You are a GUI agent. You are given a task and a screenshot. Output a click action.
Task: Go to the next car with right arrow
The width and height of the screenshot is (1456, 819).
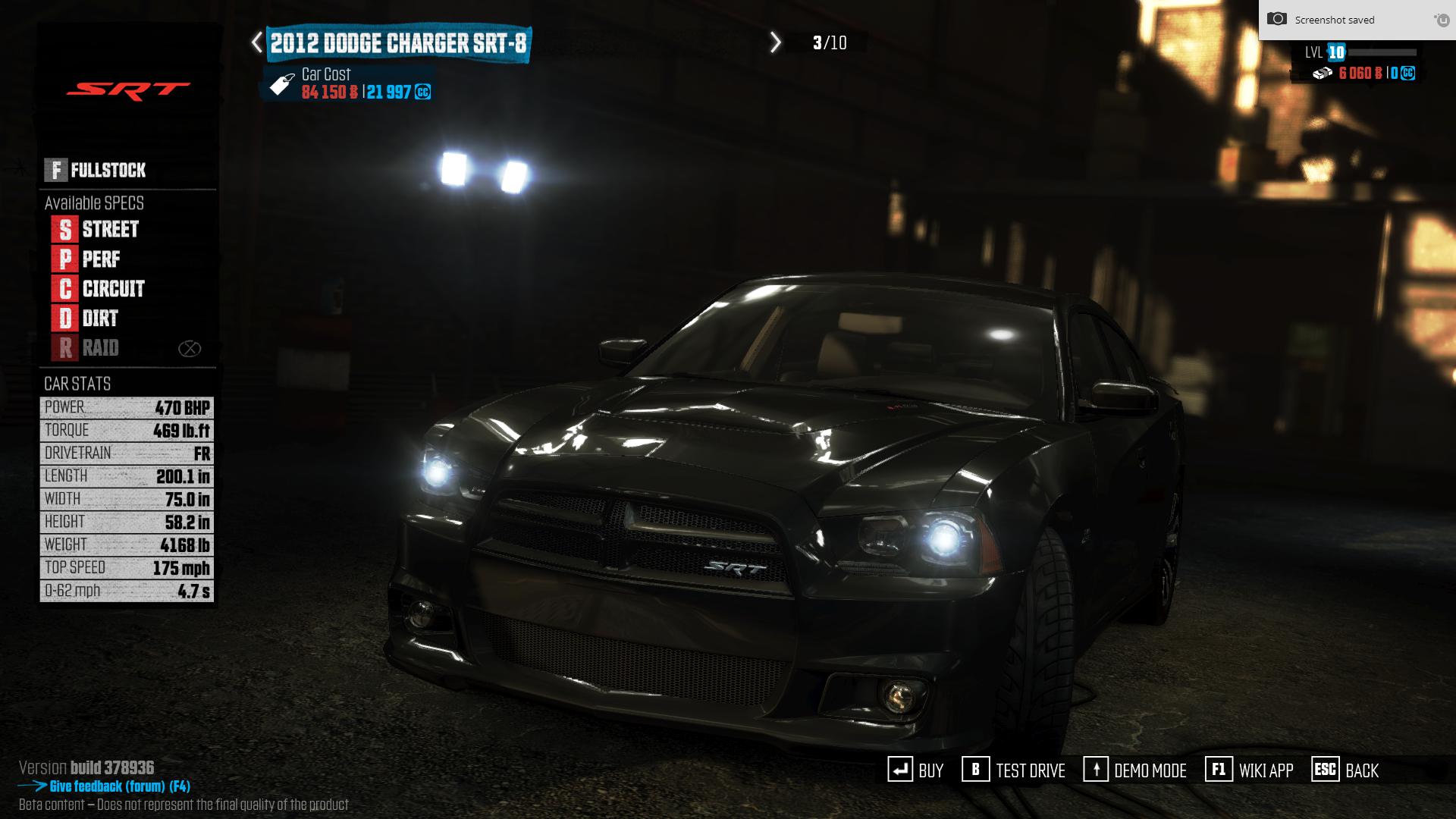[775, 42]
